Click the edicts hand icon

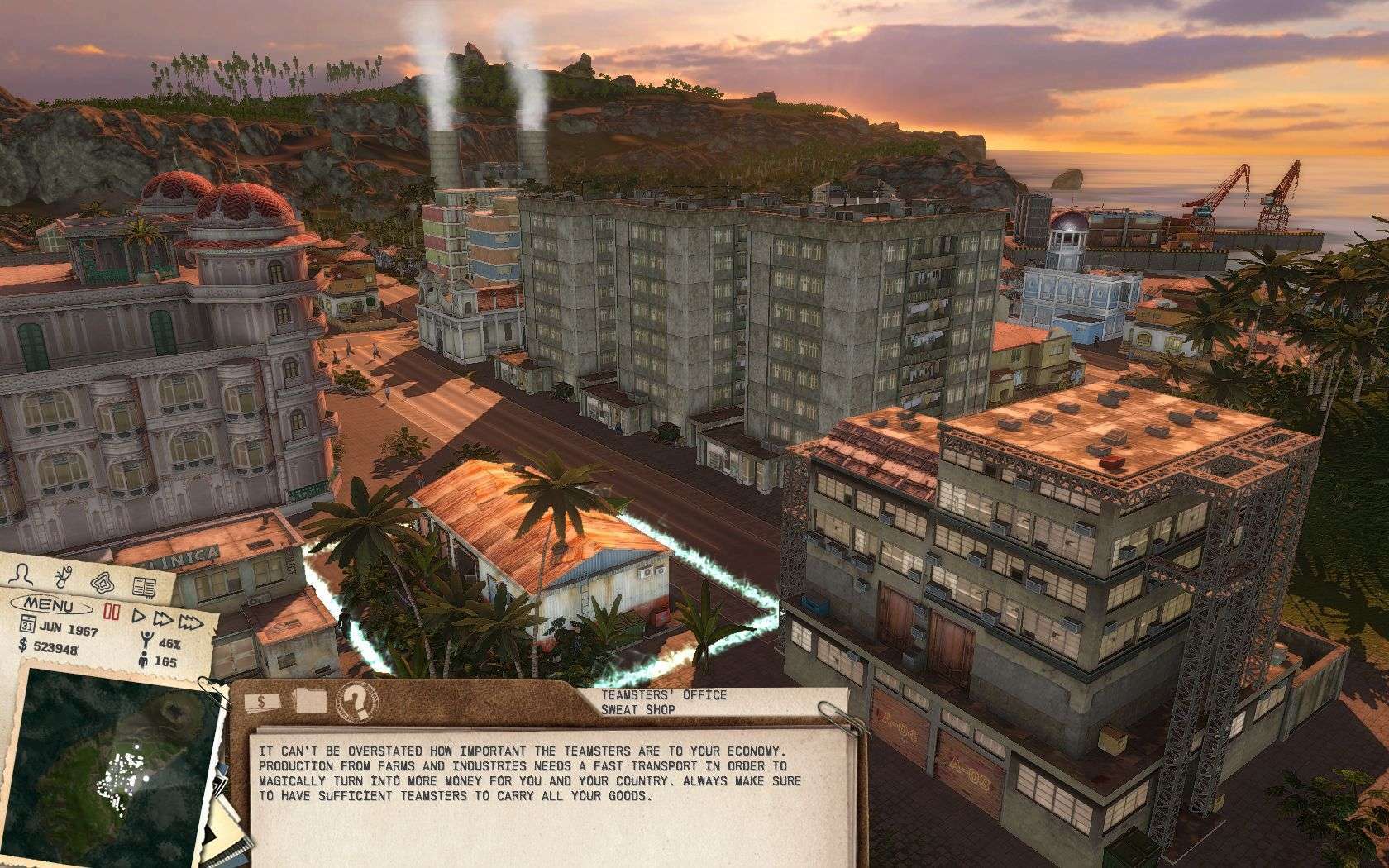tap(63, 575)
